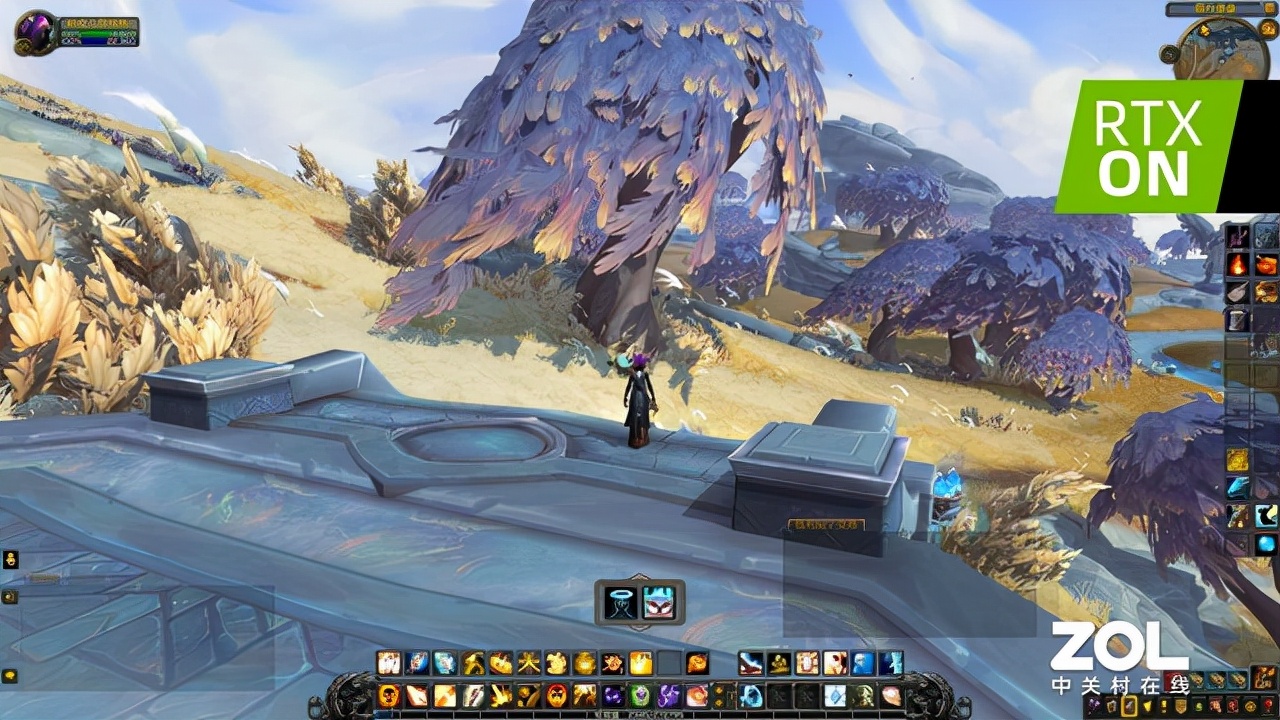Screen dimensions: 1280x720
Task: Use the golden rune icon in right bar
Action: tap(1238, 459)
